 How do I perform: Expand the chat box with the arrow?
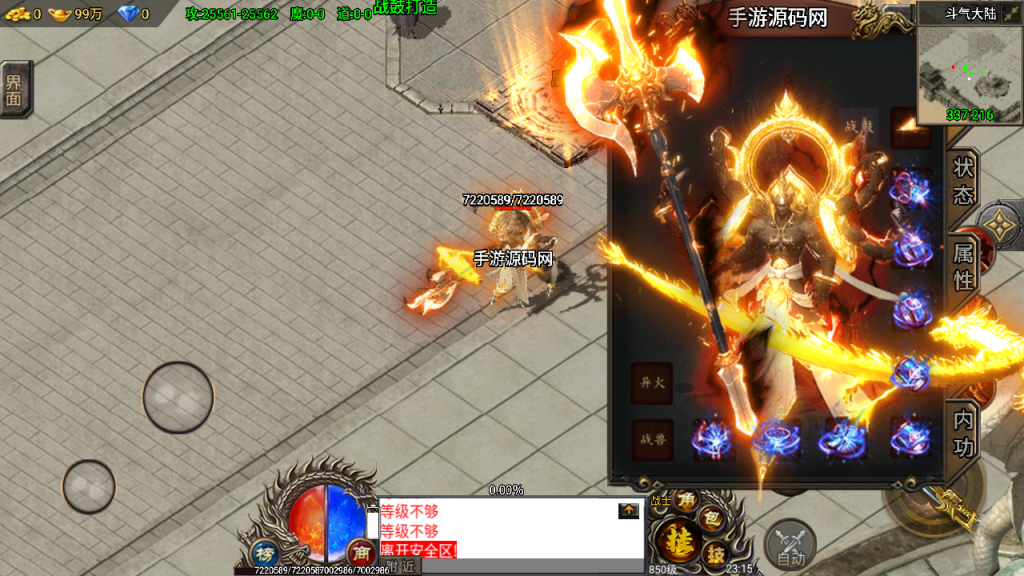(628, 511)
